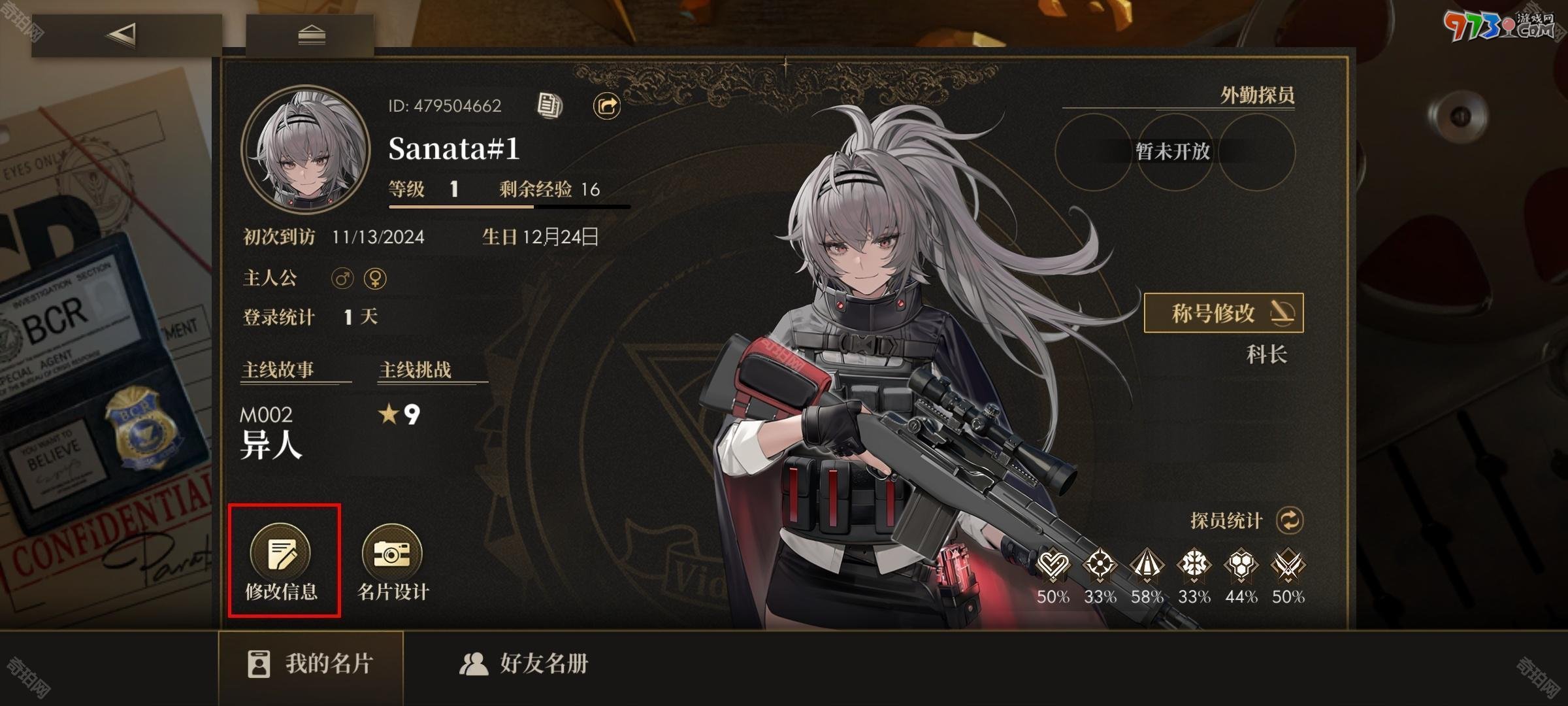Click the 称号修改 title edit button

point(1223,313)
